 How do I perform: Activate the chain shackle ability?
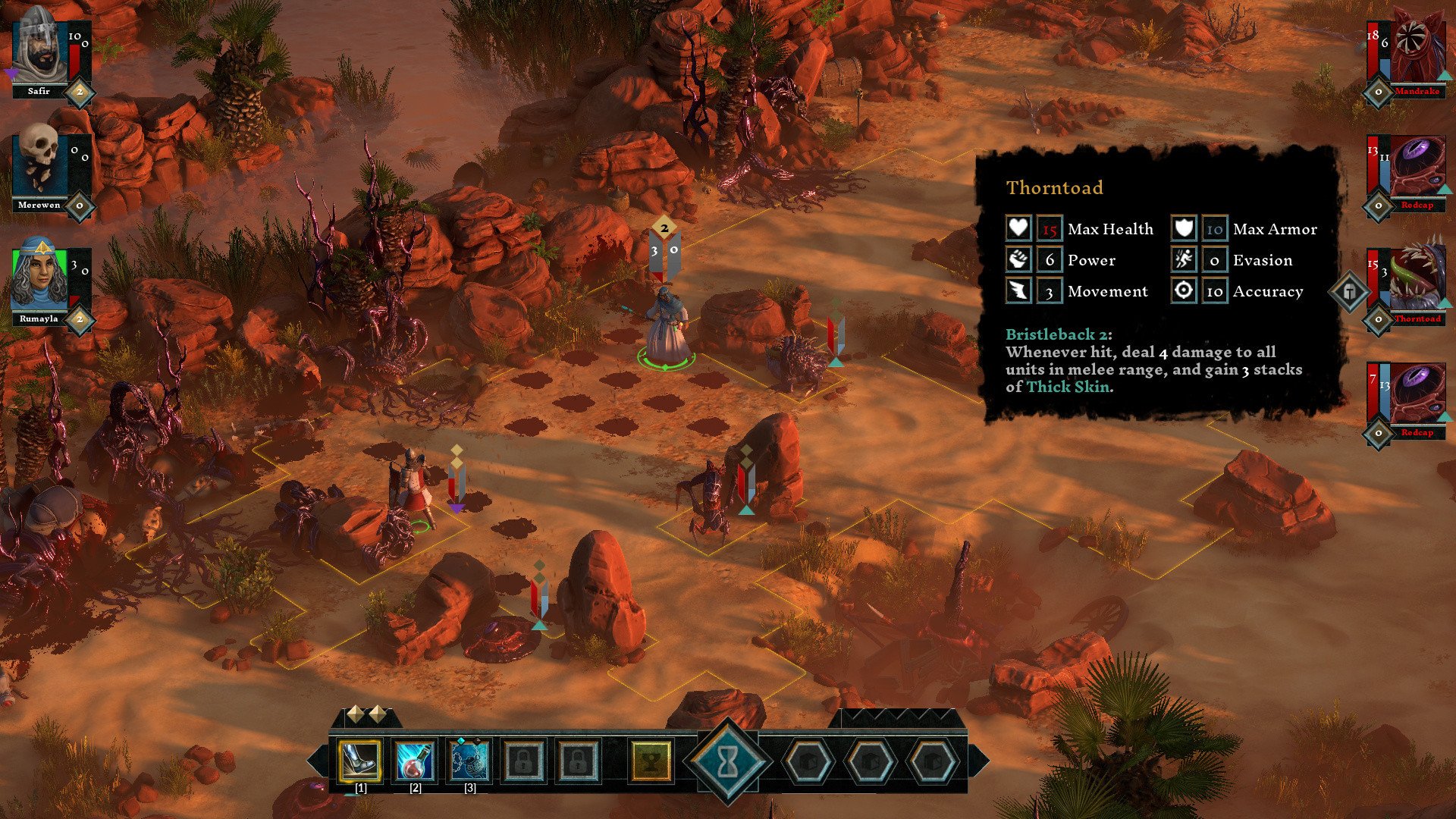point(469,761)
